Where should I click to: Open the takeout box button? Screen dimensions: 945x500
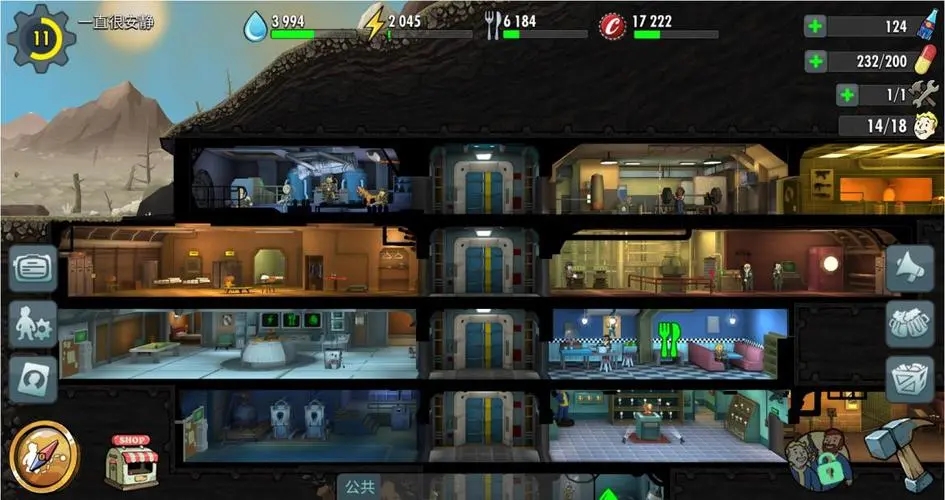(909, 379)
